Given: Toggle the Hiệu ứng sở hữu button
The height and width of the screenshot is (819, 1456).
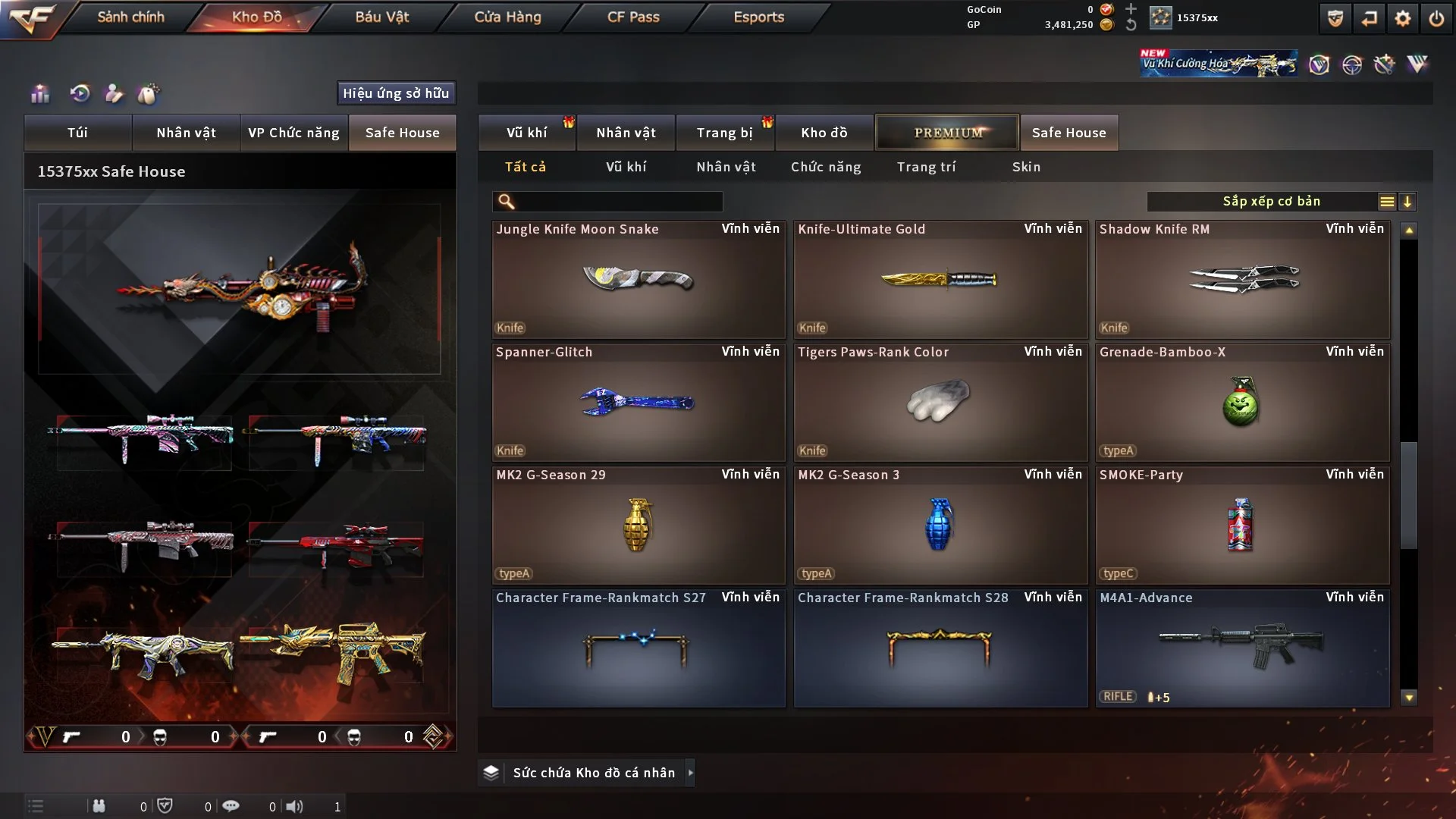Looking at the screenshot, I should click(396, 93).
